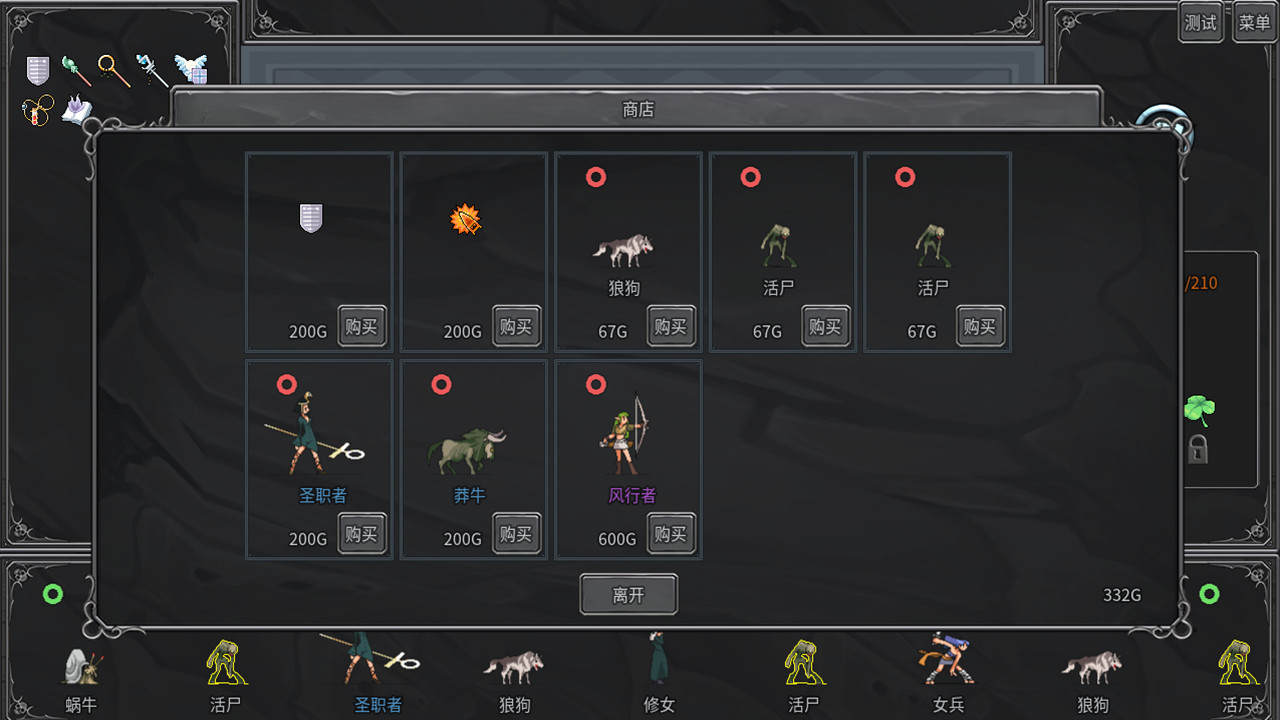Click the shield icon in the first shop slot
The height and width of the screenshot is (720, 1280).
pyautogui.click(x=310, y=219)
